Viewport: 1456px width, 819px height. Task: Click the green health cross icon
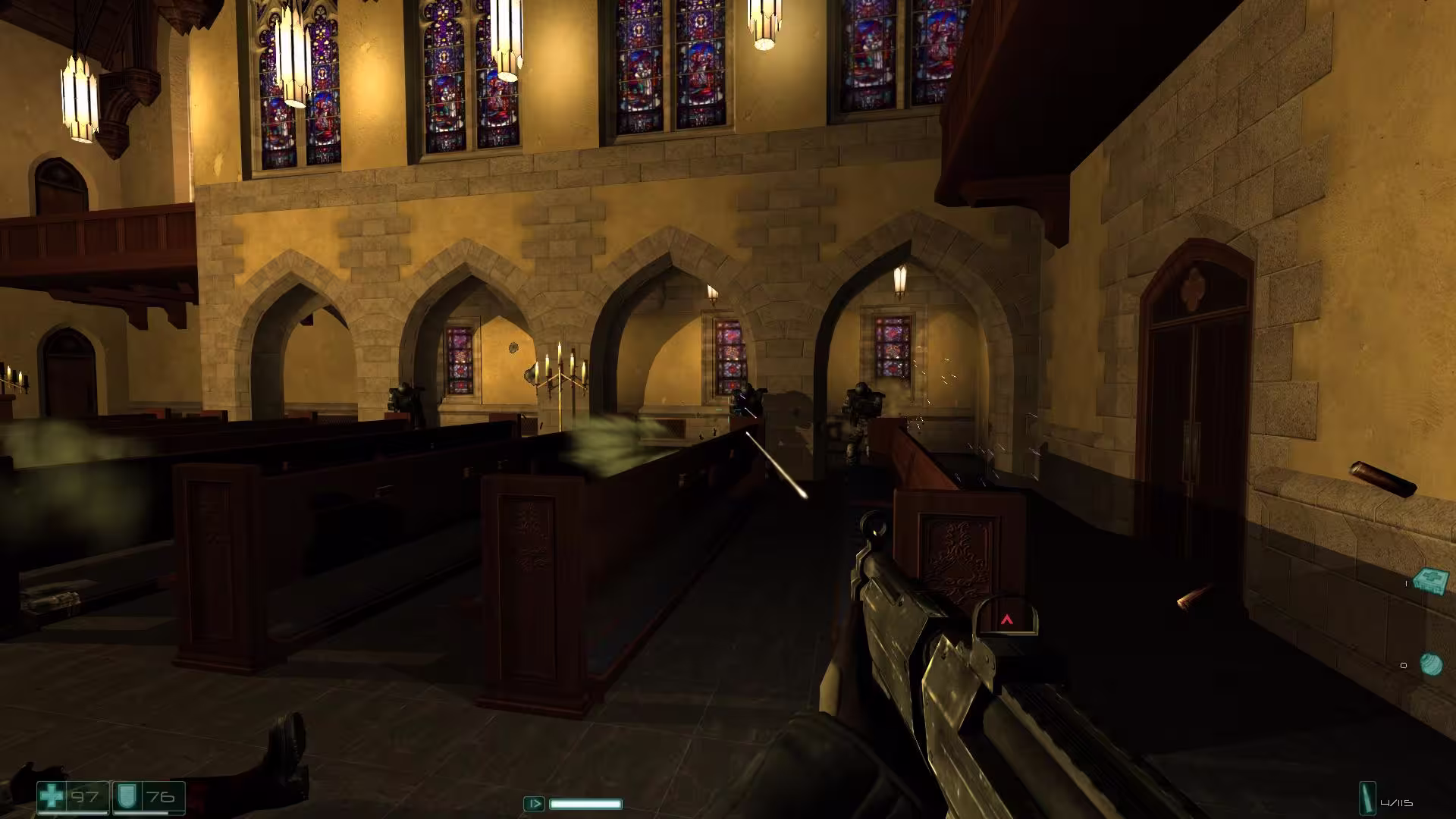coord(52,797)
